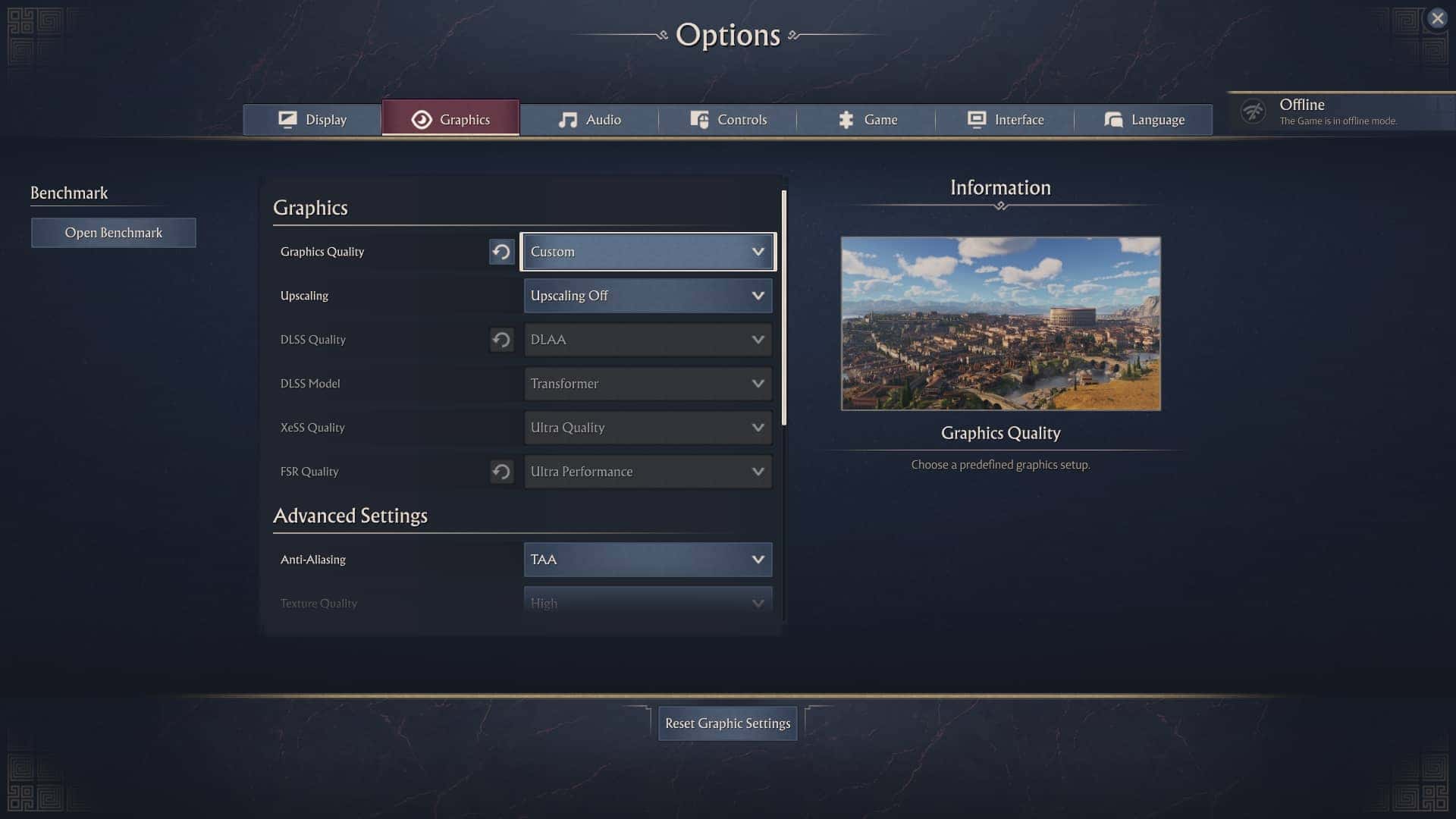1456x819 pixels.
Task: Switch to the Interface tab
Action: tap(1005, 120)
